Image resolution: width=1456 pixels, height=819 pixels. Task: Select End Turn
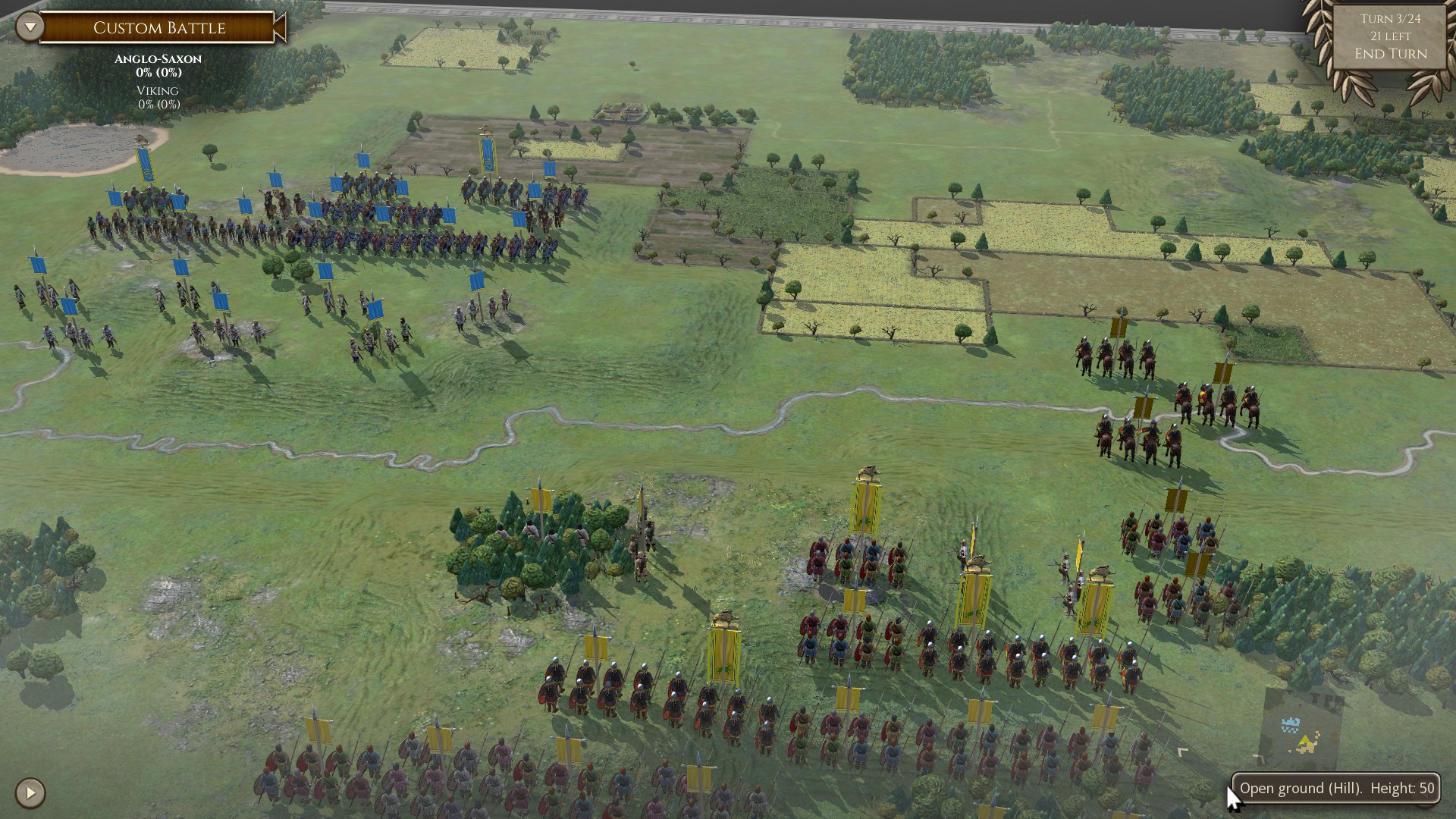click(1390, 55)
